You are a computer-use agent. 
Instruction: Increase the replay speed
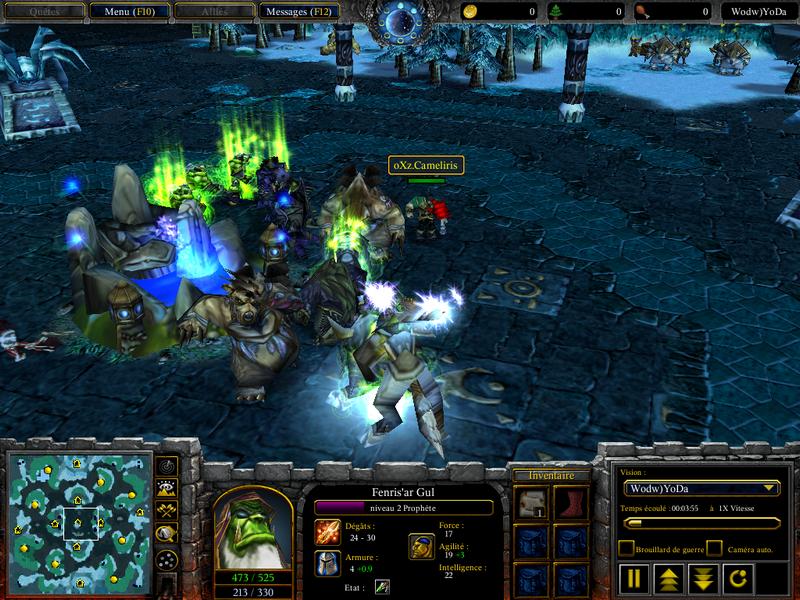[668, 577]
